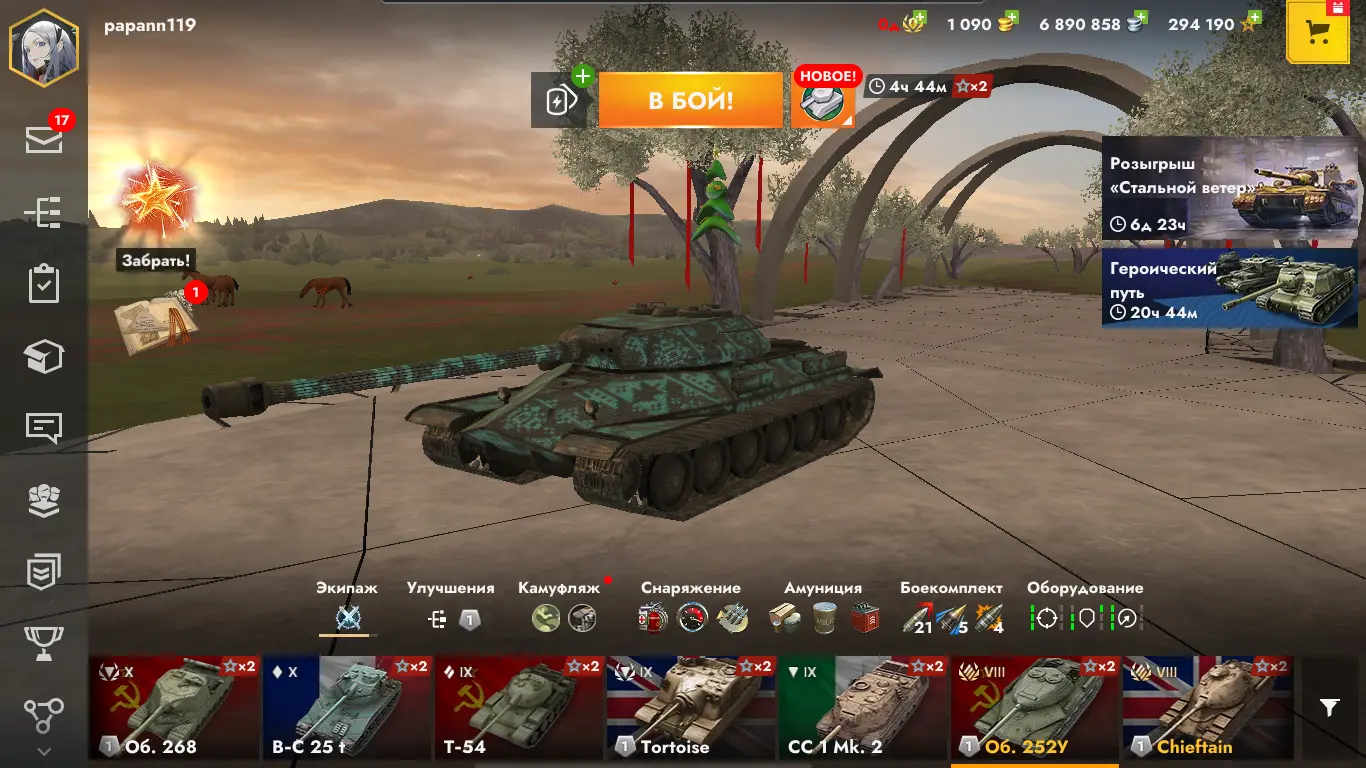Open the tech tree from the sidebar
The image size is (1366, 768).
coord(44,212)
